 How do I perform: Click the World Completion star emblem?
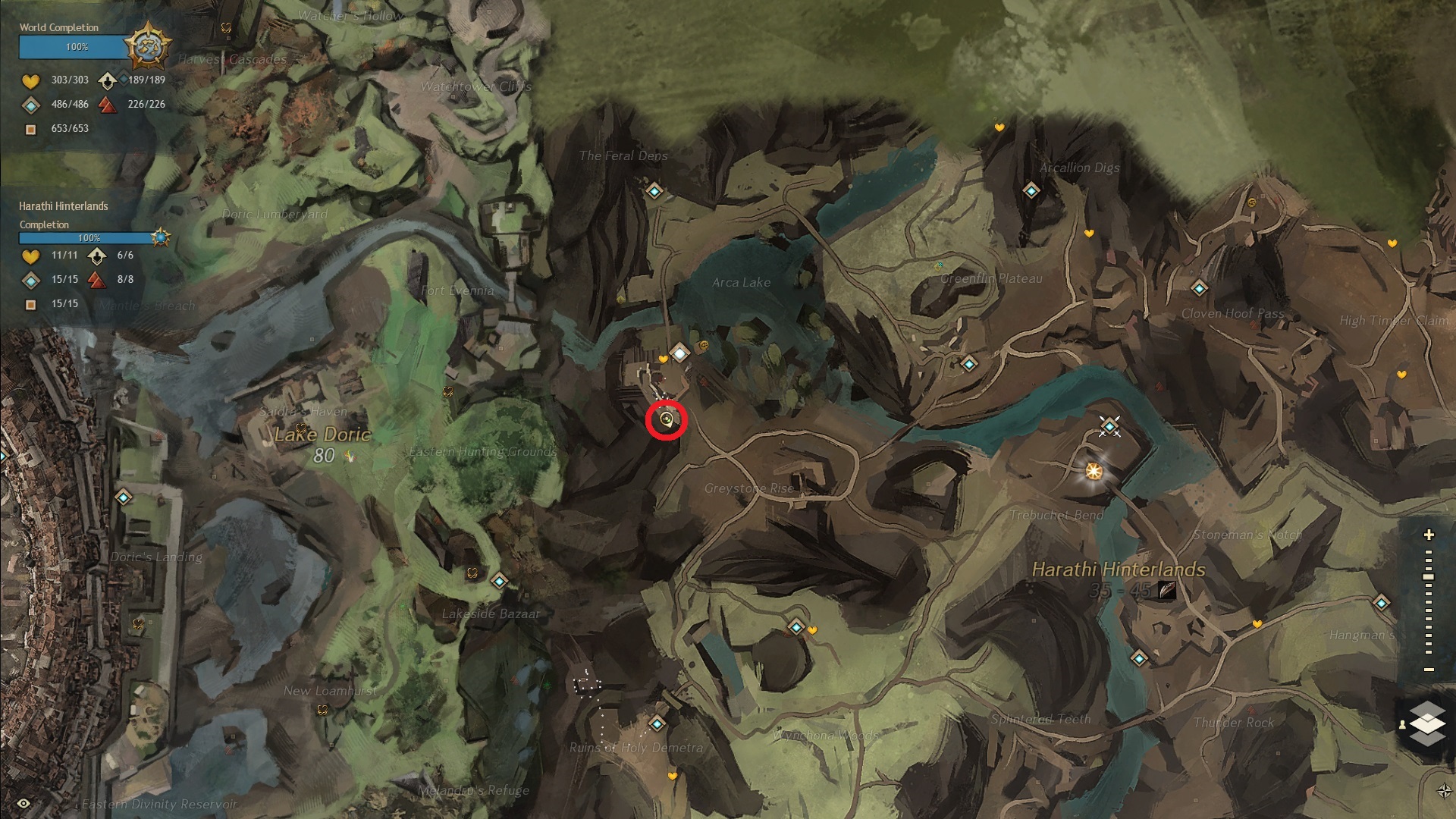coord(147,47)
